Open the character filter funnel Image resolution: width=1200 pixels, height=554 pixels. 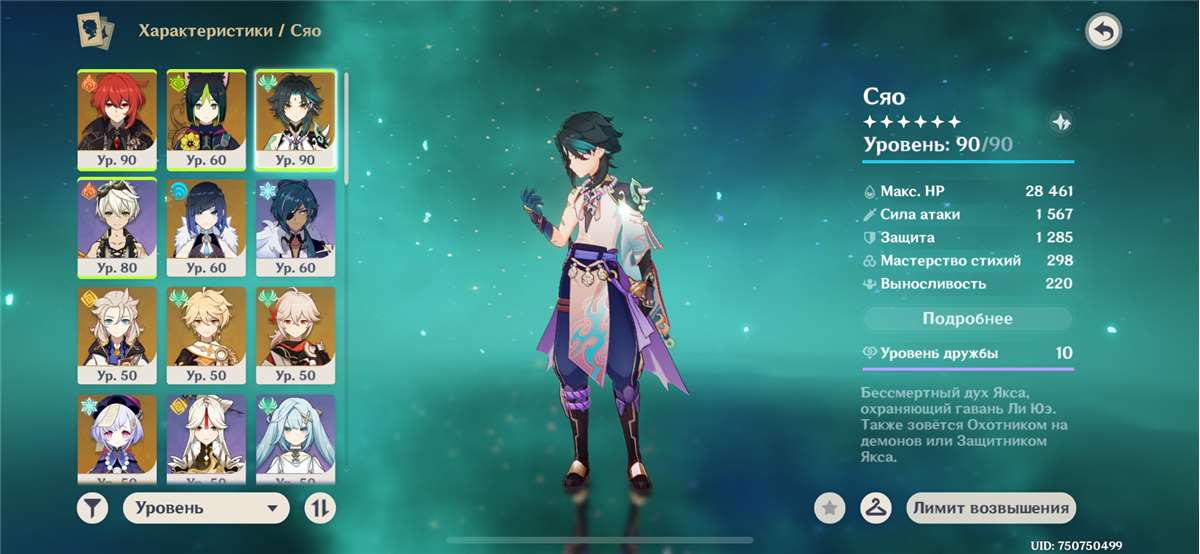coord(92,508)
